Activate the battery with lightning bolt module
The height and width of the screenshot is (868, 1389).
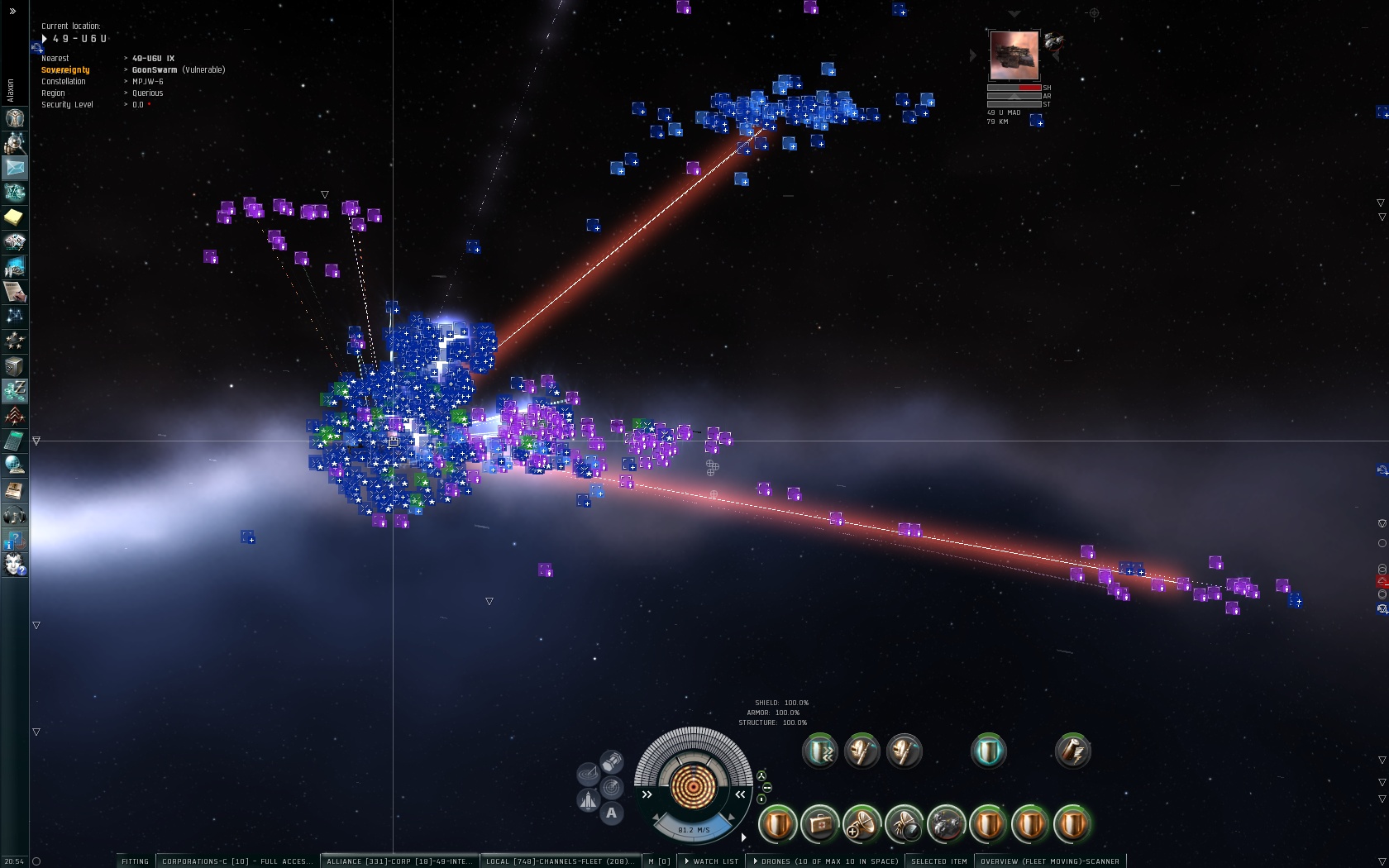(1073, 751)
